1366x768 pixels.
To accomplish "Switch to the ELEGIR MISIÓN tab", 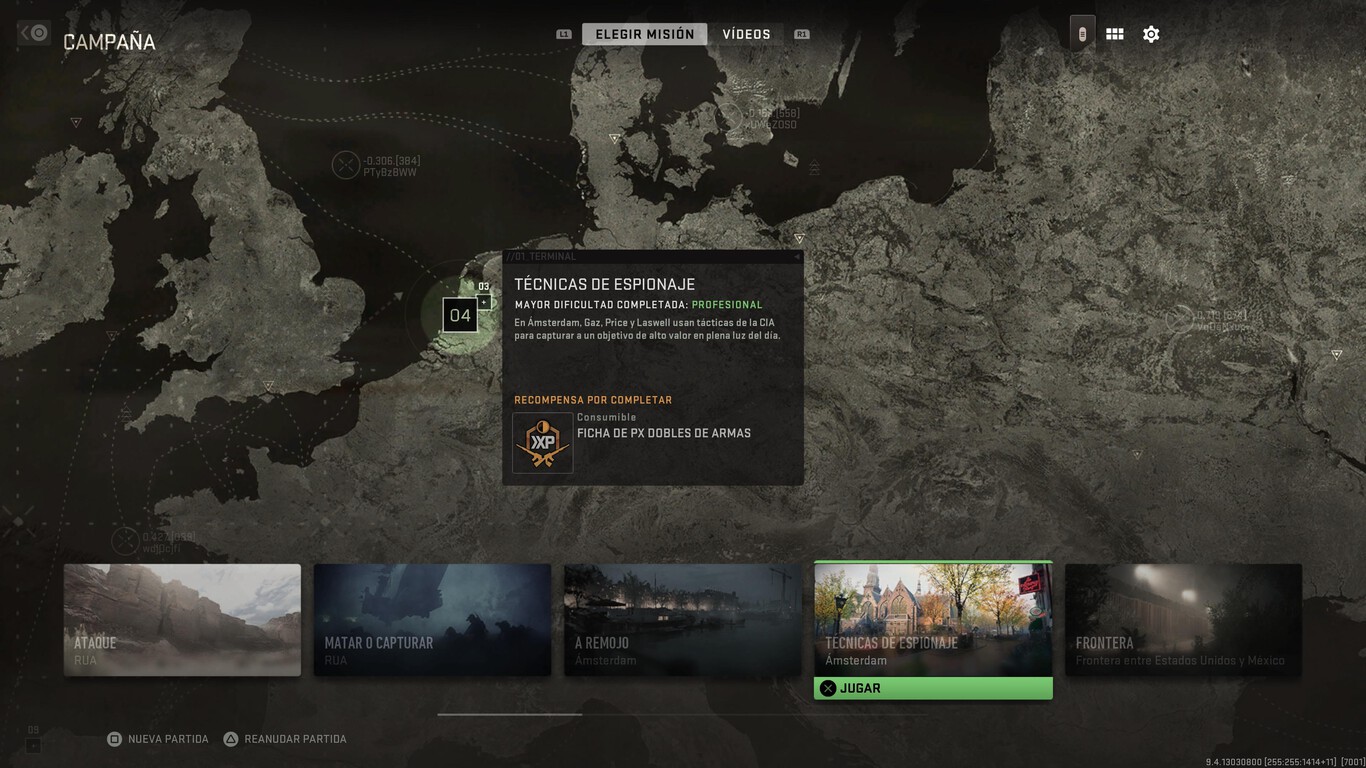I will pyautogui.click(x=644, y=33).
